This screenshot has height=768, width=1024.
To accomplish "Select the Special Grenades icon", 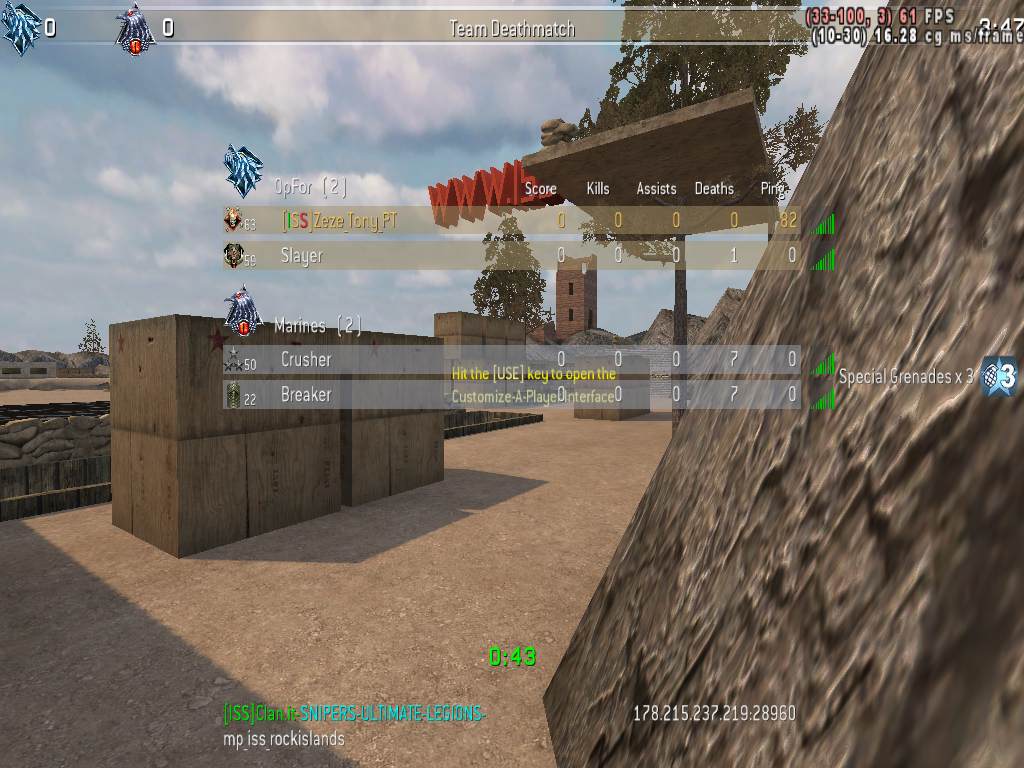I will (998, 376).
